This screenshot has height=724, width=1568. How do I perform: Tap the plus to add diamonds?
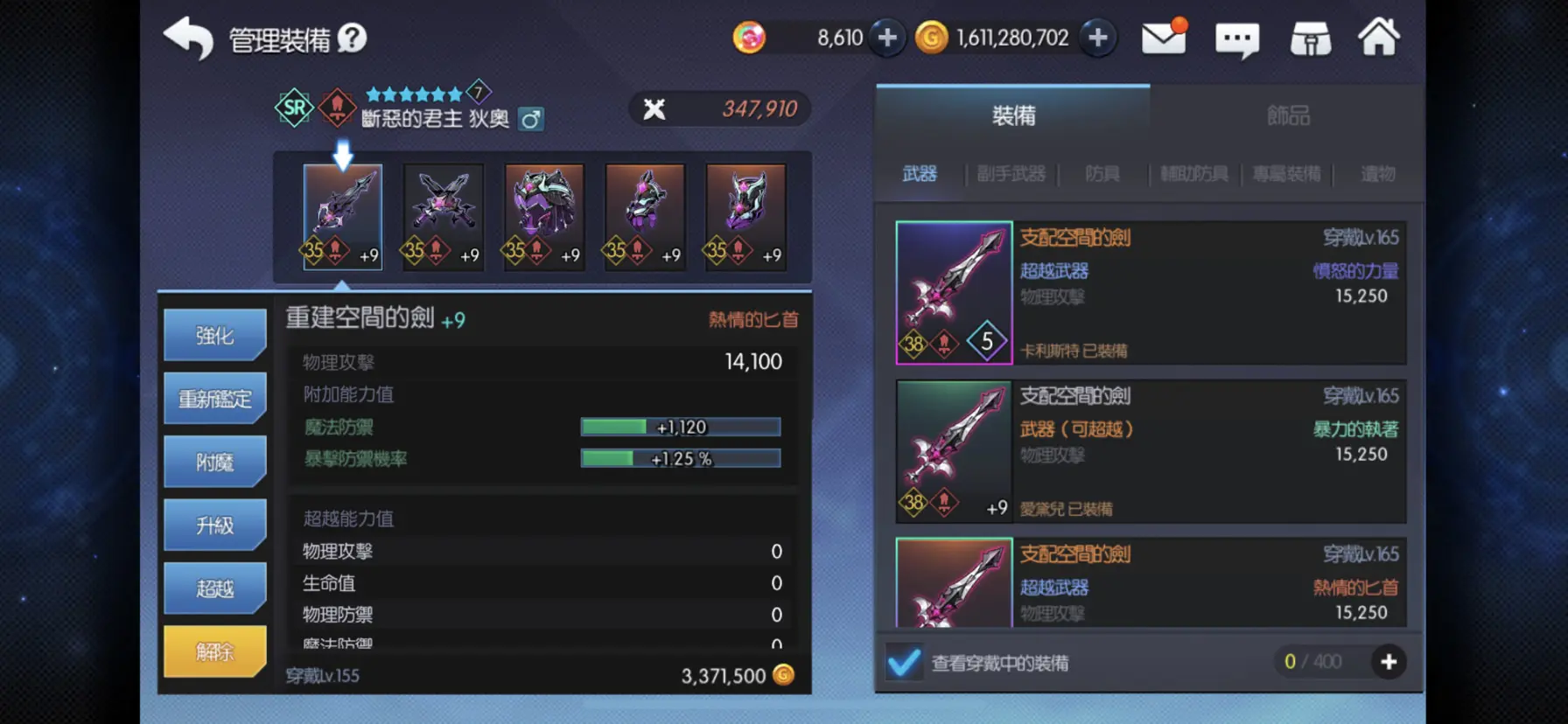click(x=887, y=38)
